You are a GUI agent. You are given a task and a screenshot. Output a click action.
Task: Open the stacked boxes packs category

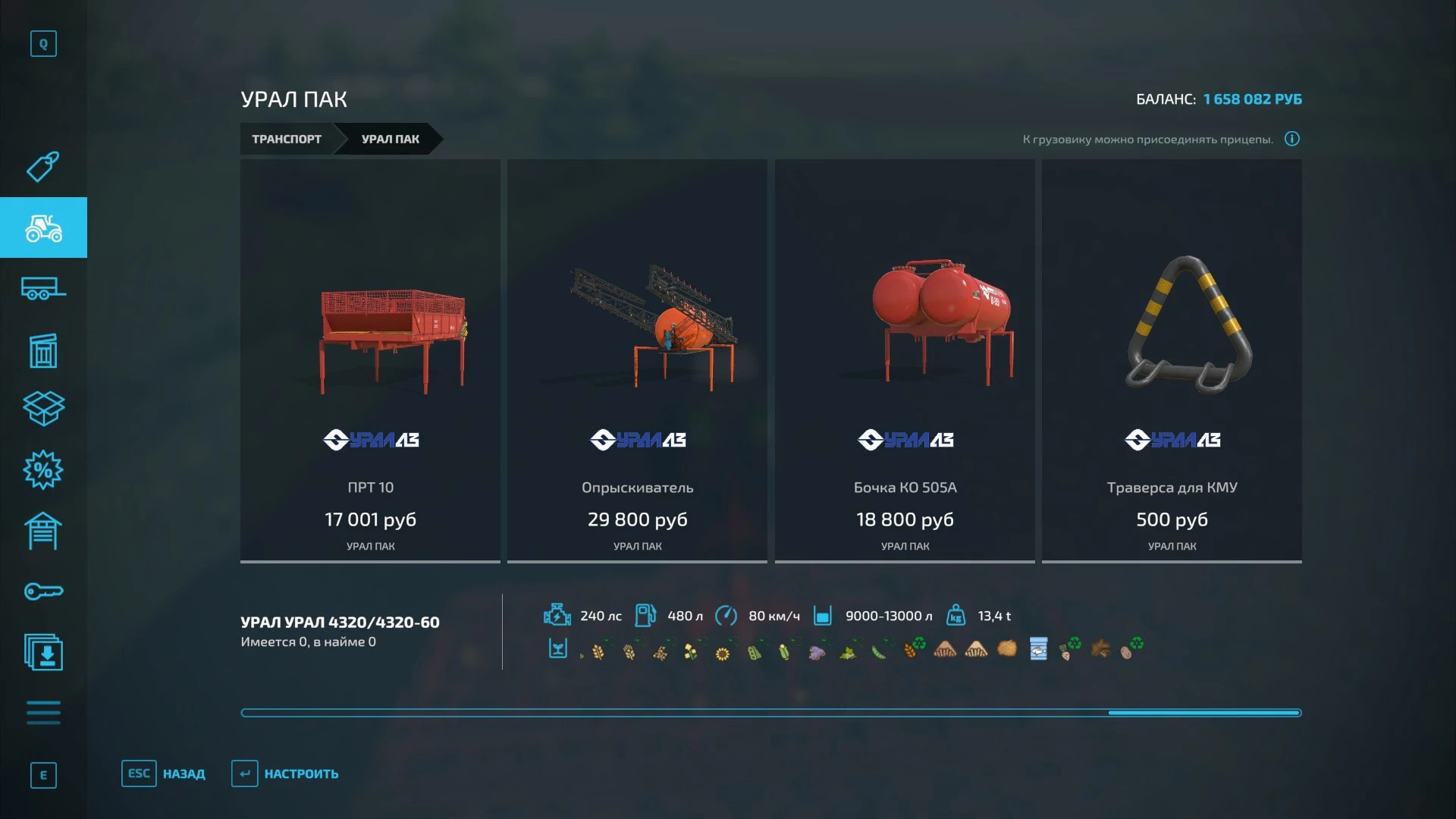(43, 409)
